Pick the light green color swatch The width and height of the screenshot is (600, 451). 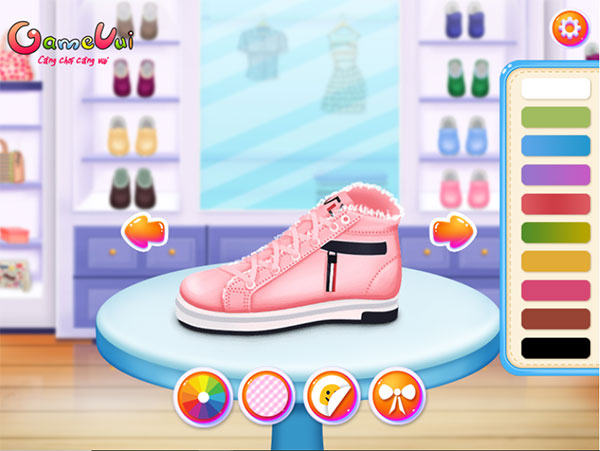556,117
